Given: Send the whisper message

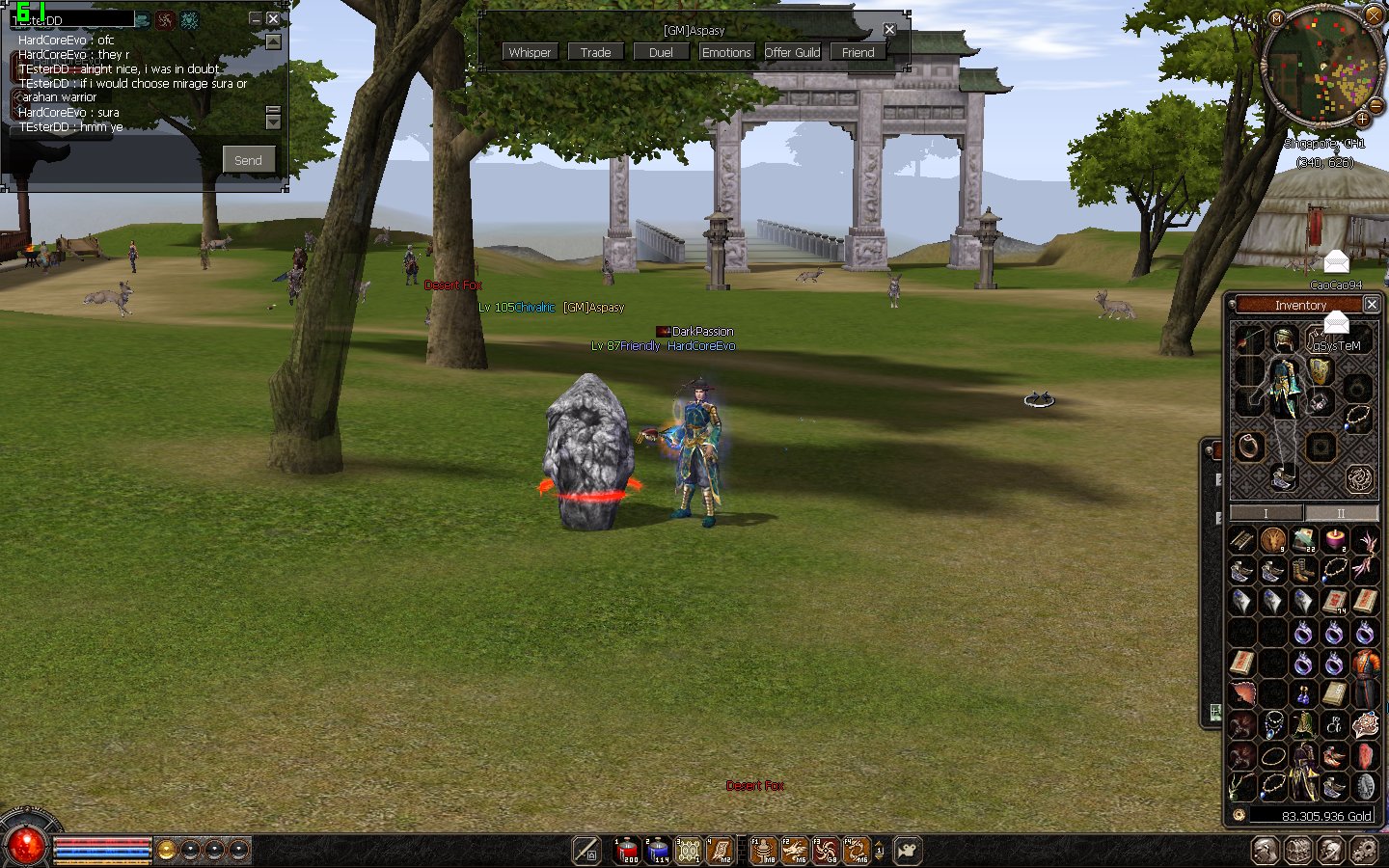Looking at the screenshot, I should [x=248, y=160].
